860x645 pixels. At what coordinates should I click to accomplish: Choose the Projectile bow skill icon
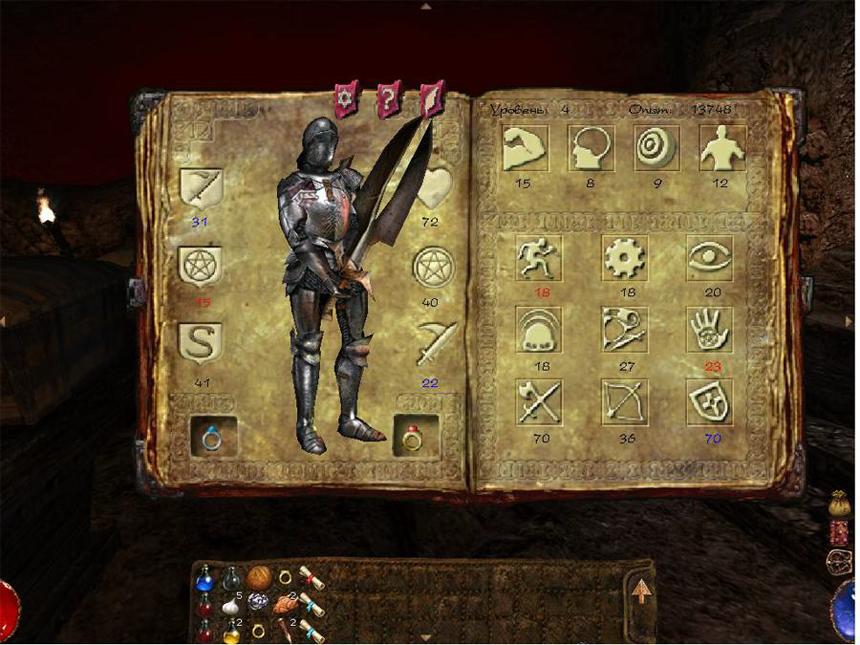pyautogui.click(x=624, y=401)
